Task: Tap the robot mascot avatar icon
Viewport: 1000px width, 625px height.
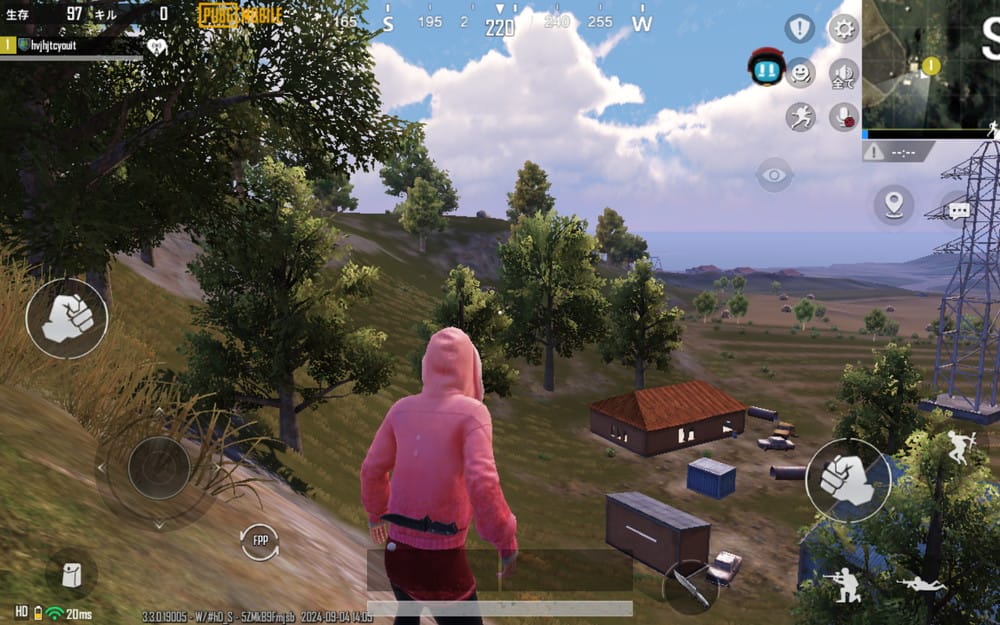Action: click(766, 68)
